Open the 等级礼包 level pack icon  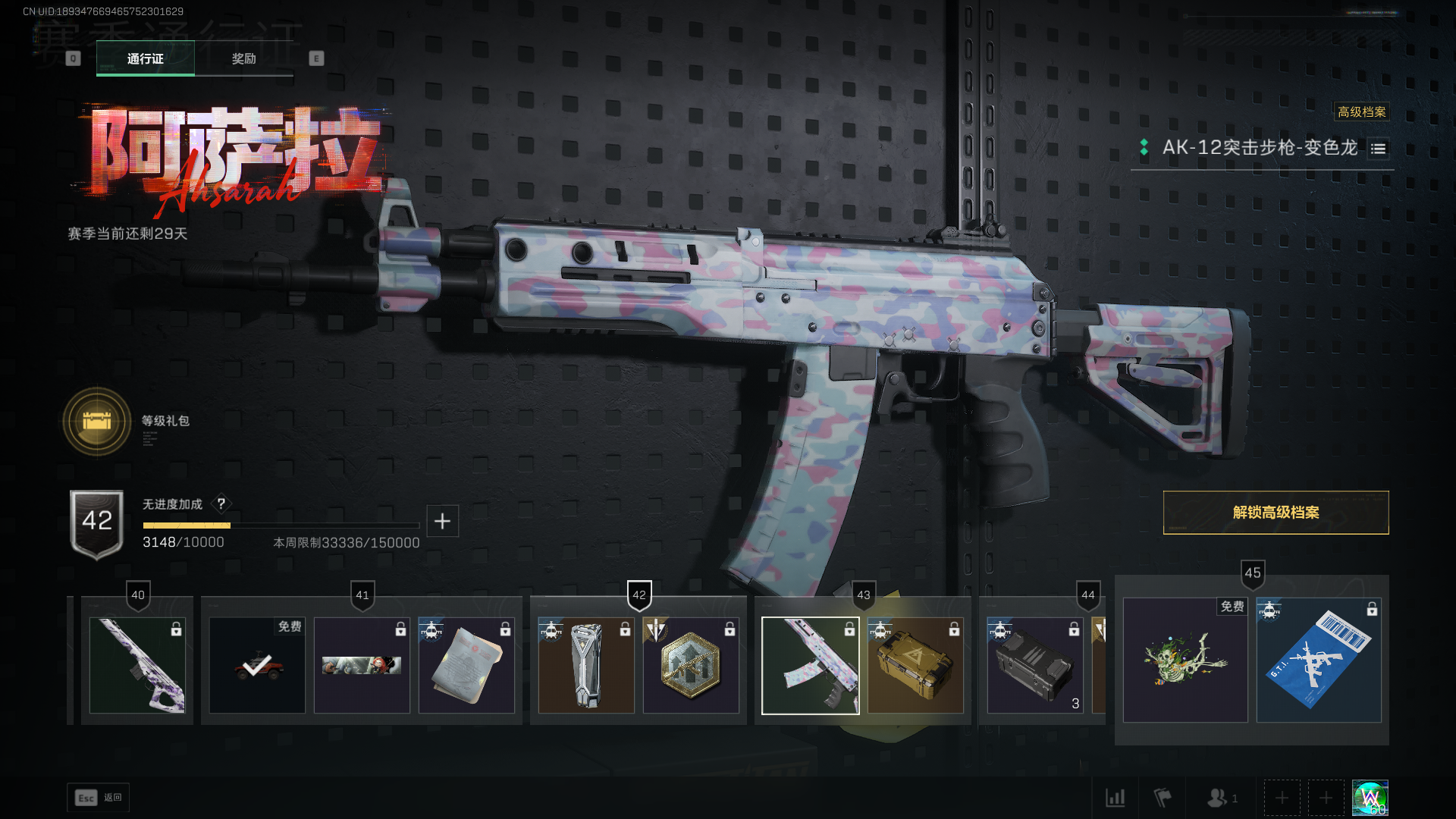[x=97, y=421]
